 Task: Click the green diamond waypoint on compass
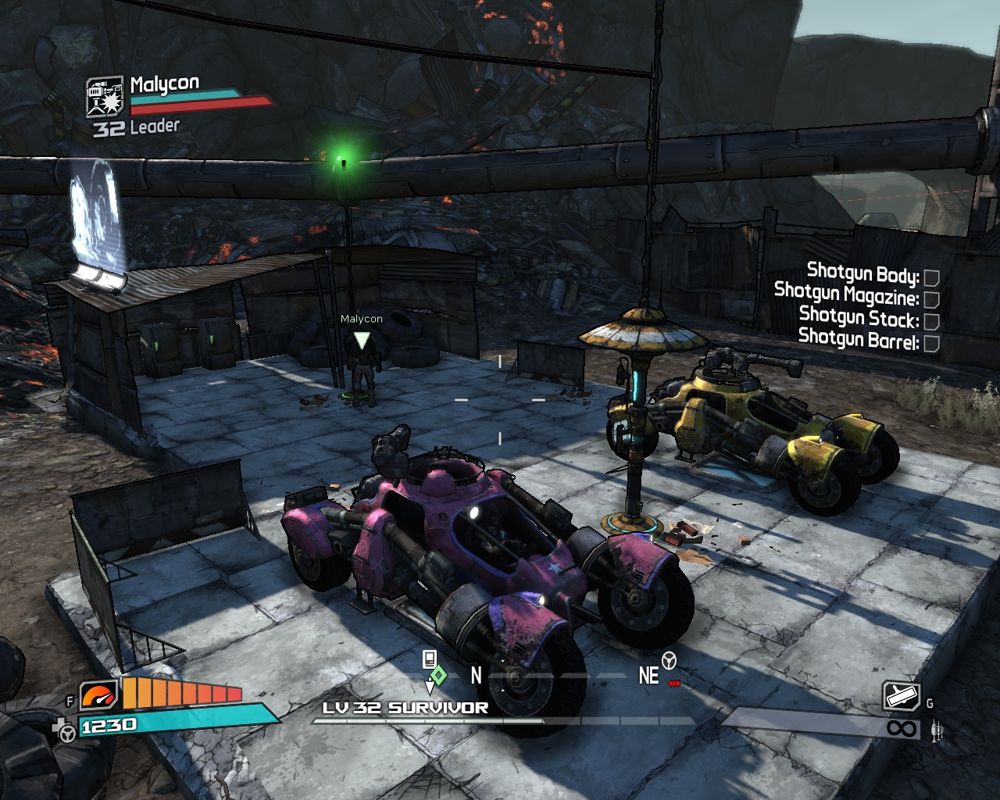[x=437, y=674]
